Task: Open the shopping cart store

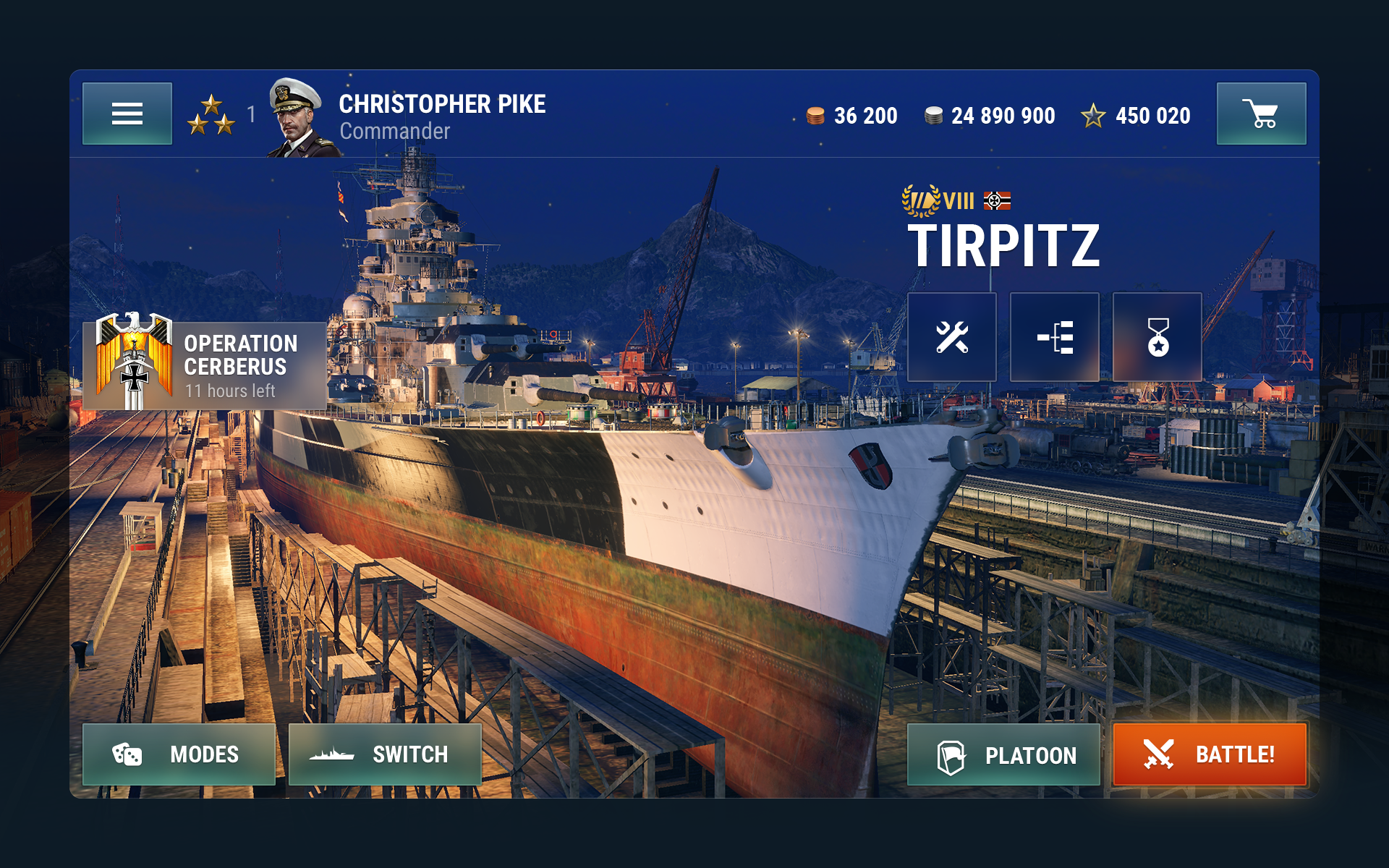Action: (x=1261, y=114)
